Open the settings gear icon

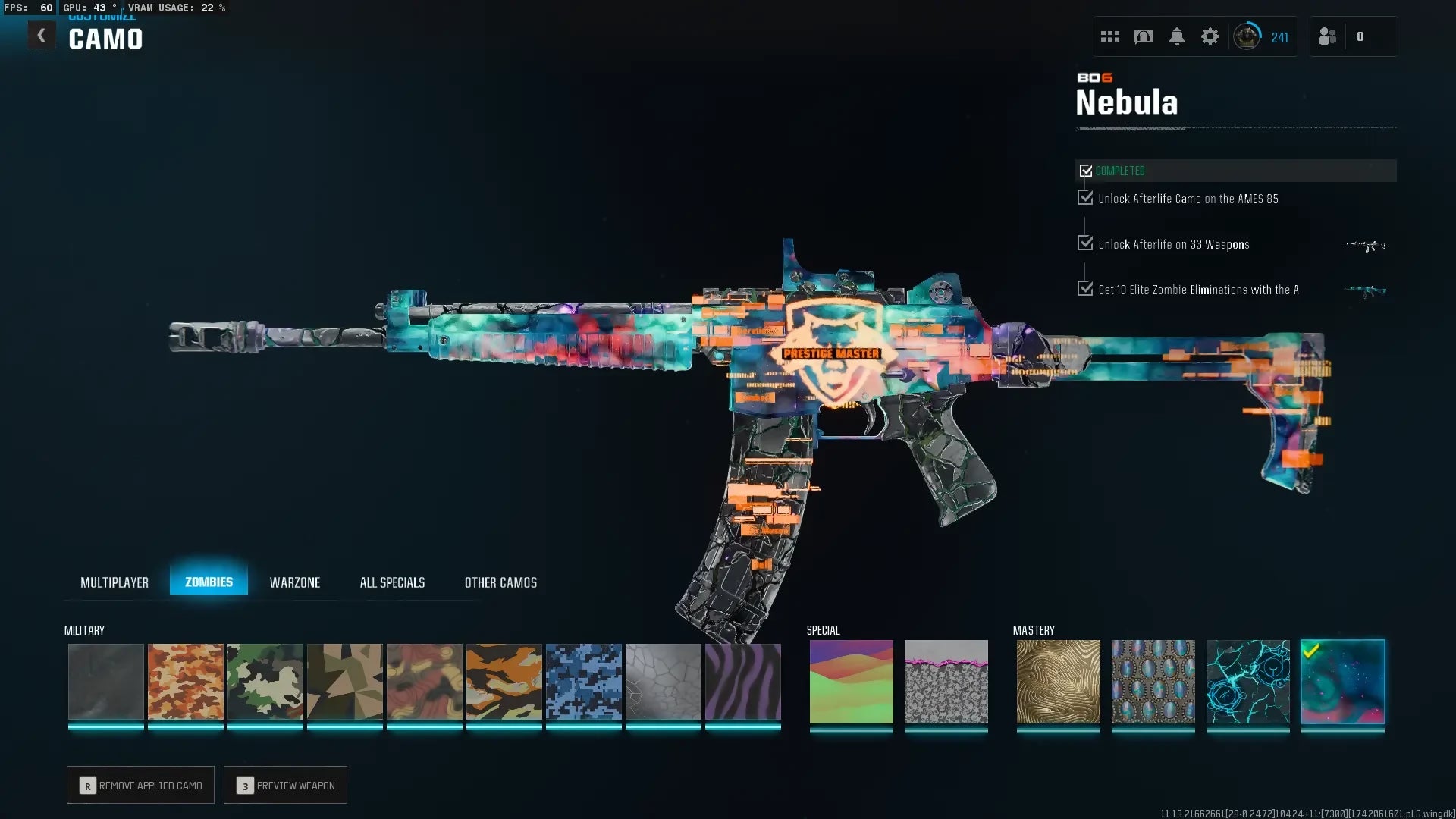point(1210,36)
